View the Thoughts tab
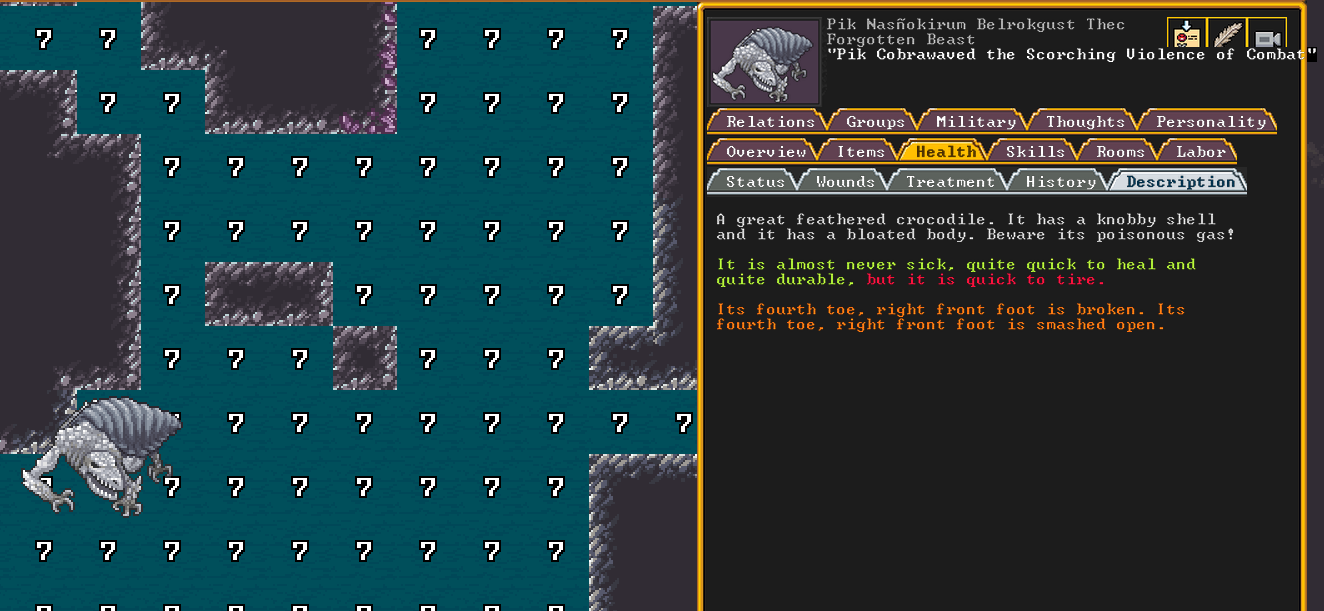Viewport: 1324px width, 611px height. 1085,121
